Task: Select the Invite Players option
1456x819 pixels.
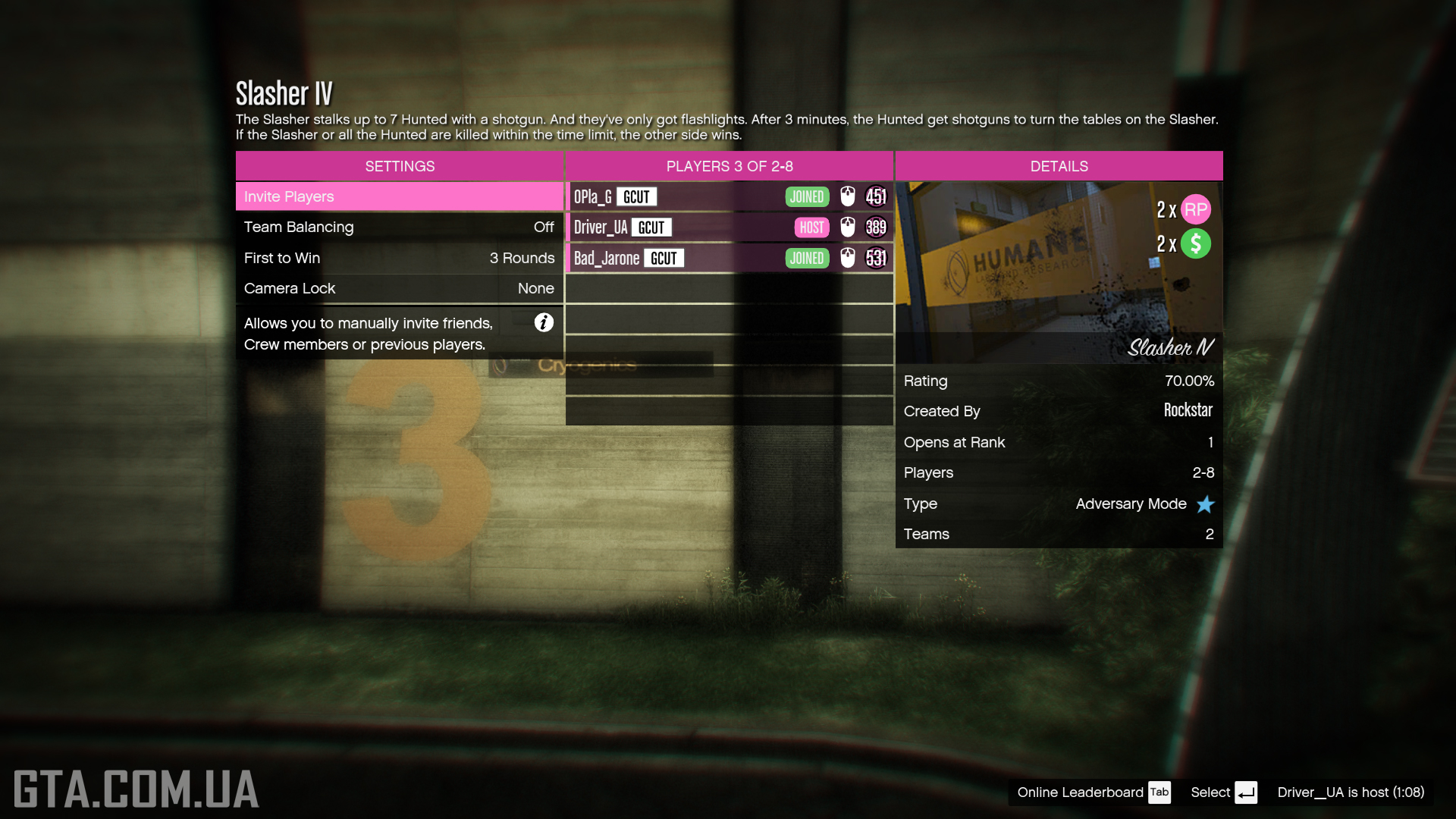Action: tap(399, 196)
